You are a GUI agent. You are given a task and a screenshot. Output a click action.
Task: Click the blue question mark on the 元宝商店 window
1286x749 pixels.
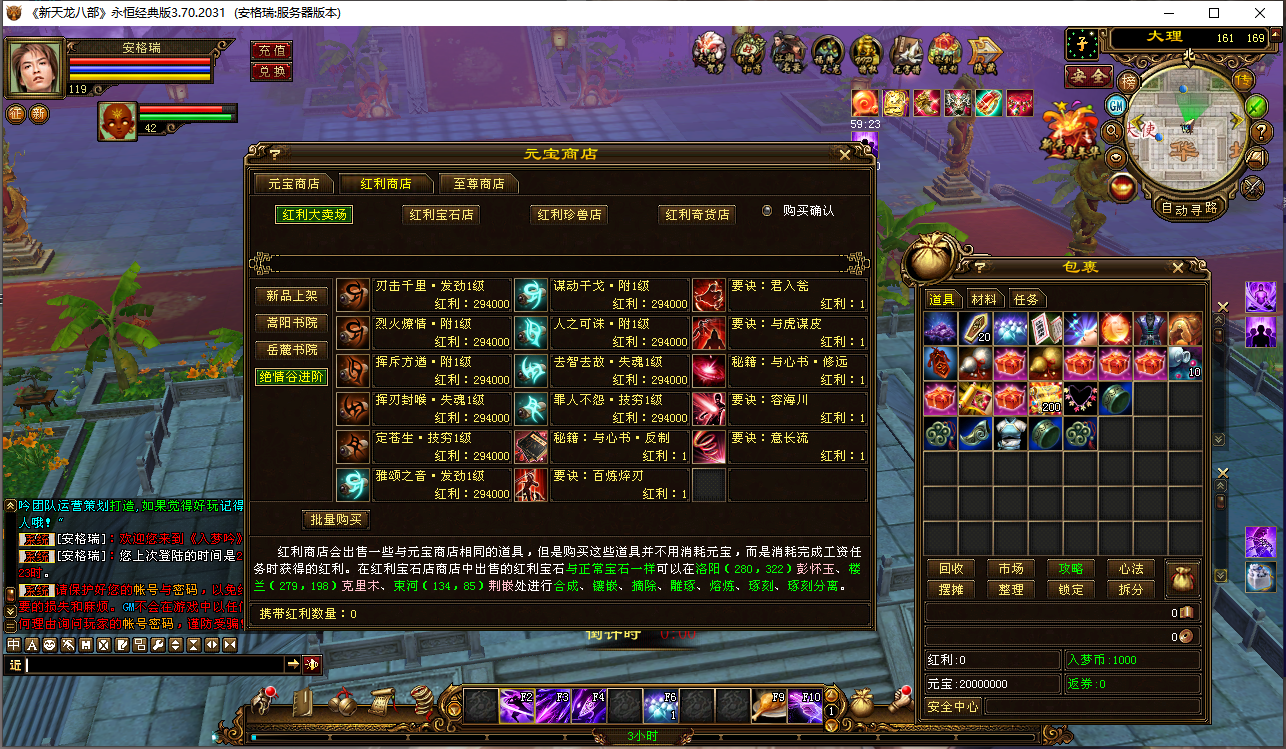(273, 153)
